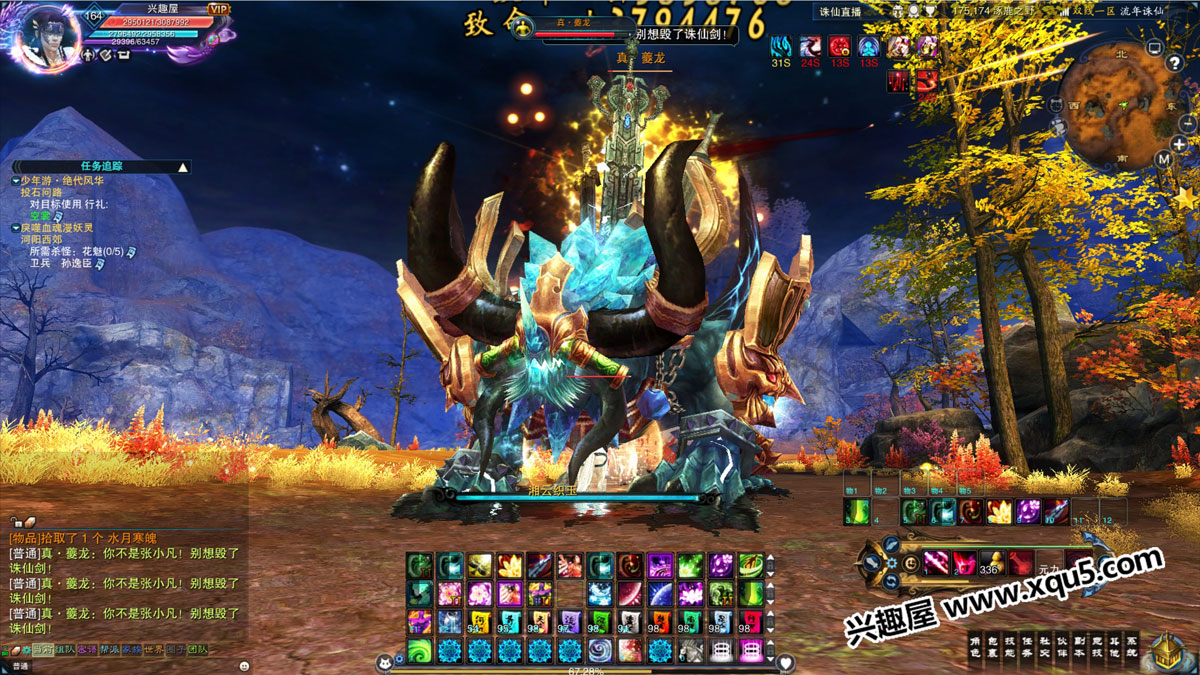This screenshot has height=675, width=1200.
Task: Zoom in the minimap with plus button
Action: [x=1179, y=144]
